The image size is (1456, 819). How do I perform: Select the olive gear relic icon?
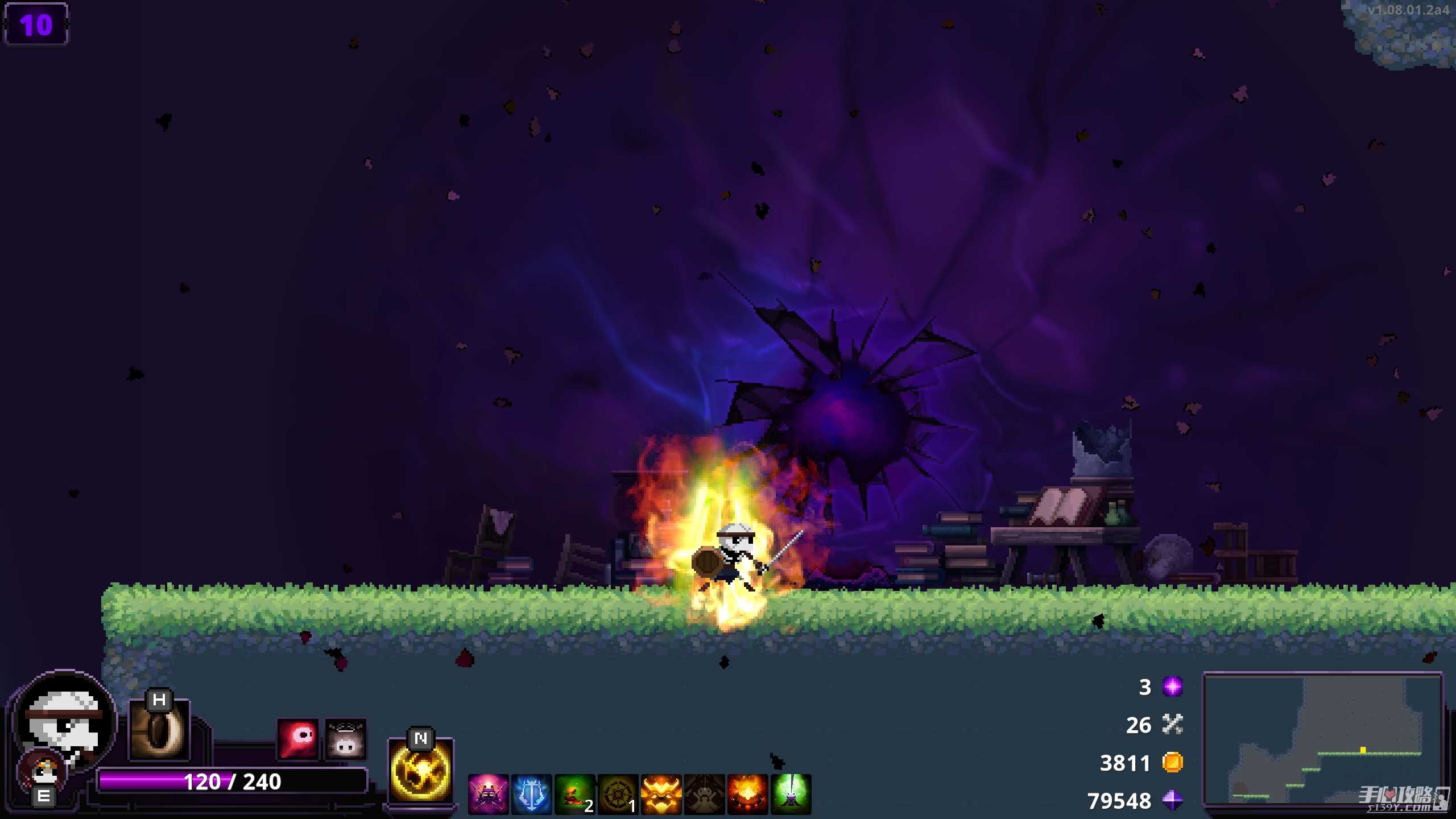[618, 794]
